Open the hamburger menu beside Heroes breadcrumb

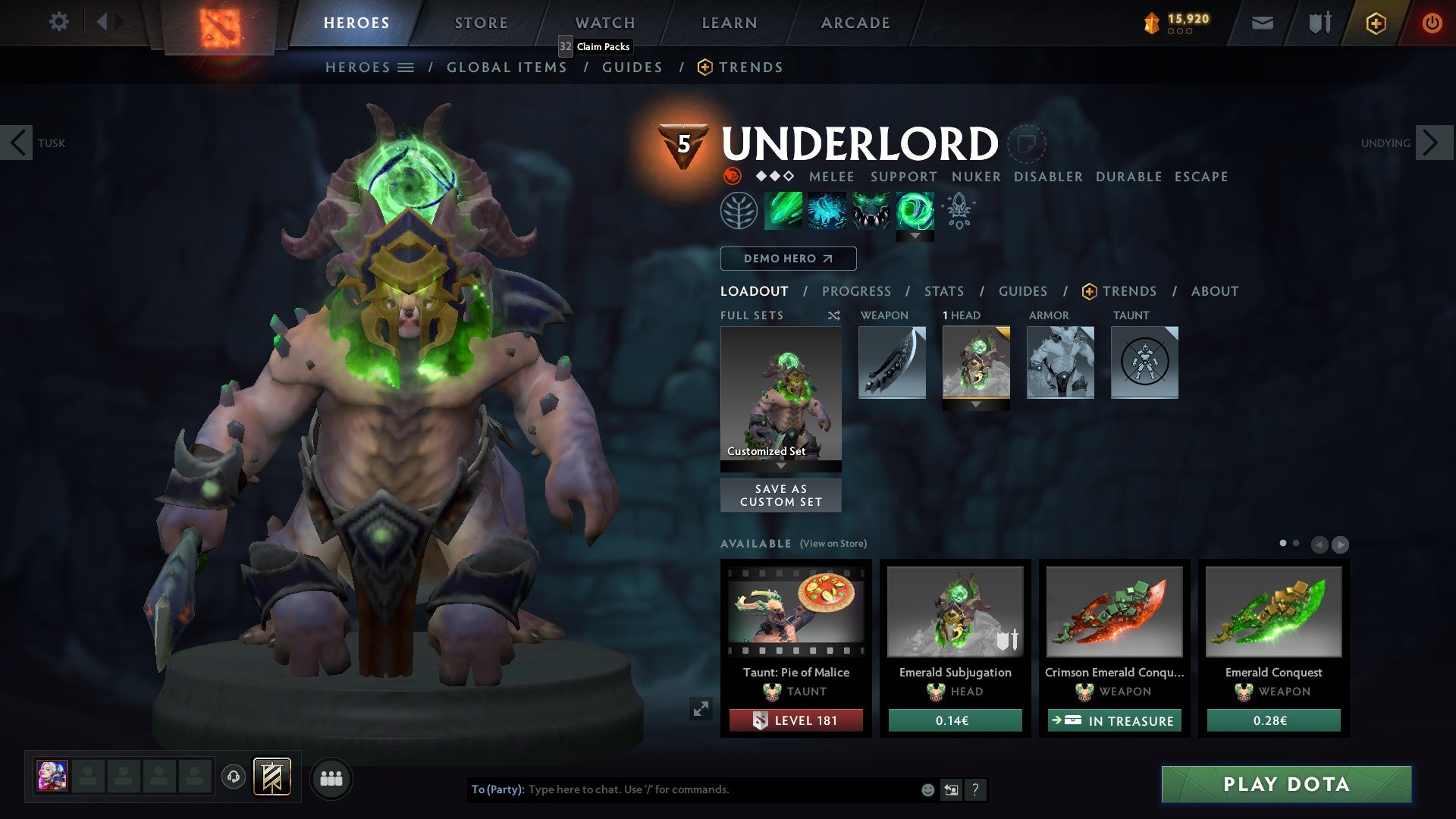(x=406, y=67)
